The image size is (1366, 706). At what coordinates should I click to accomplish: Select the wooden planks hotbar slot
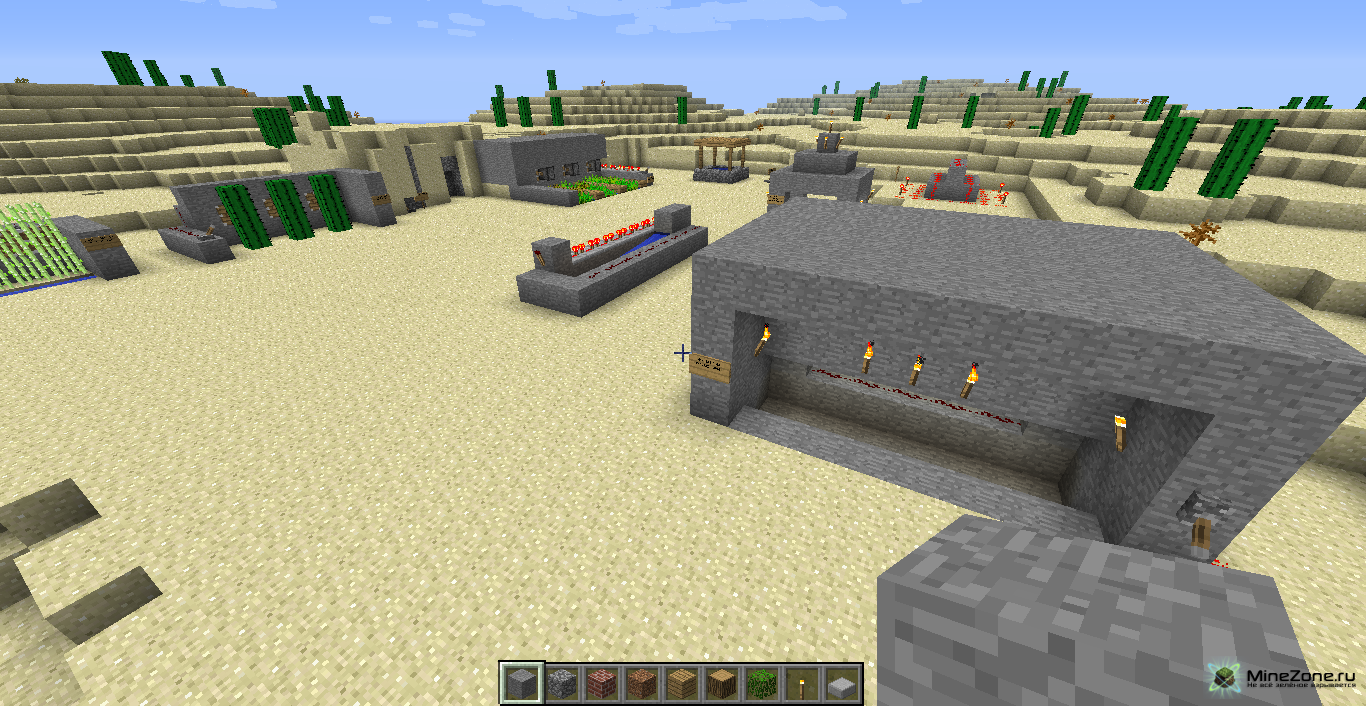click(x=680, y=684)
